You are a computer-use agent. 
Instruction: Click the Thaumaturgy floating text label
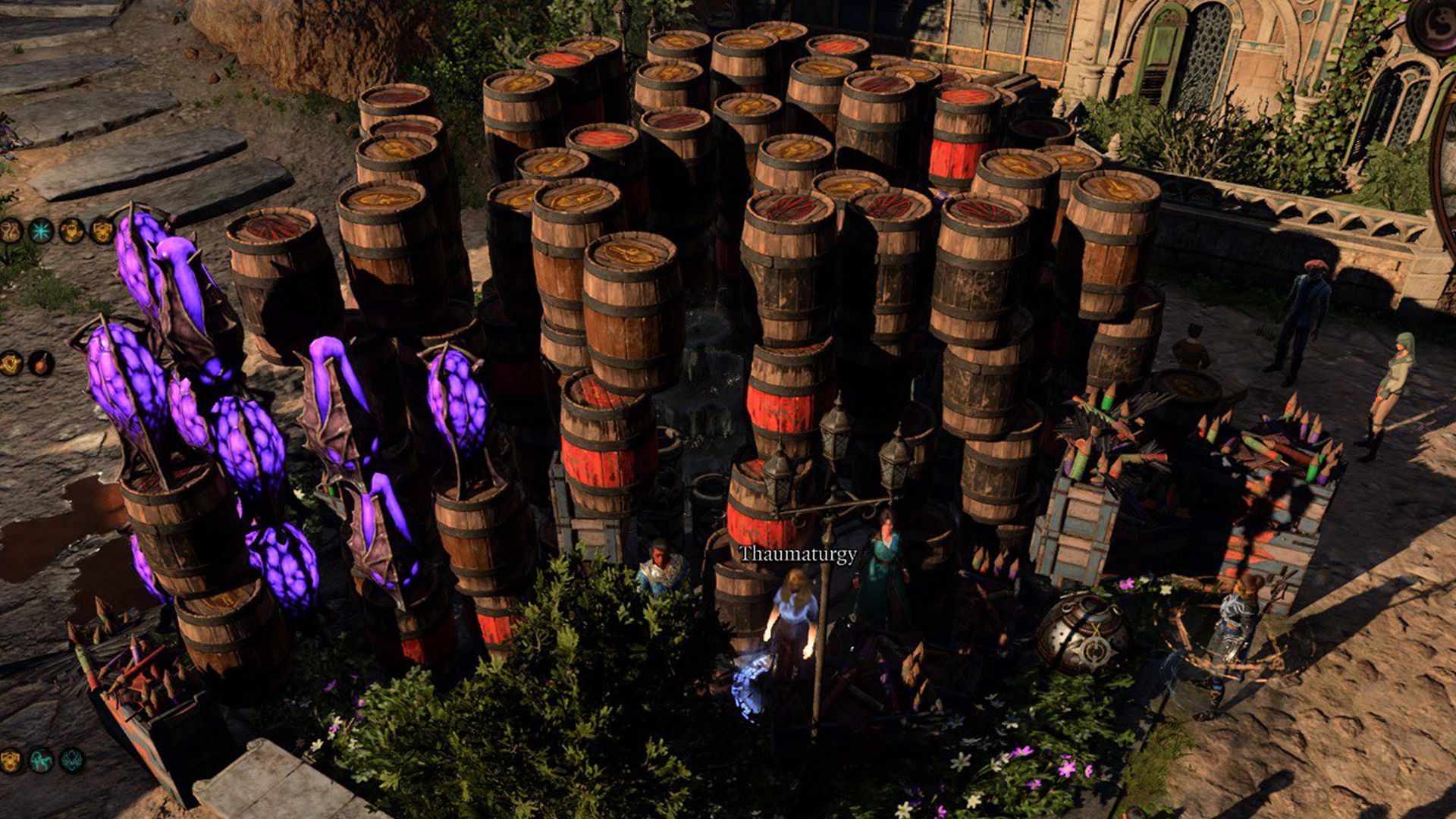tap(798, 556)
